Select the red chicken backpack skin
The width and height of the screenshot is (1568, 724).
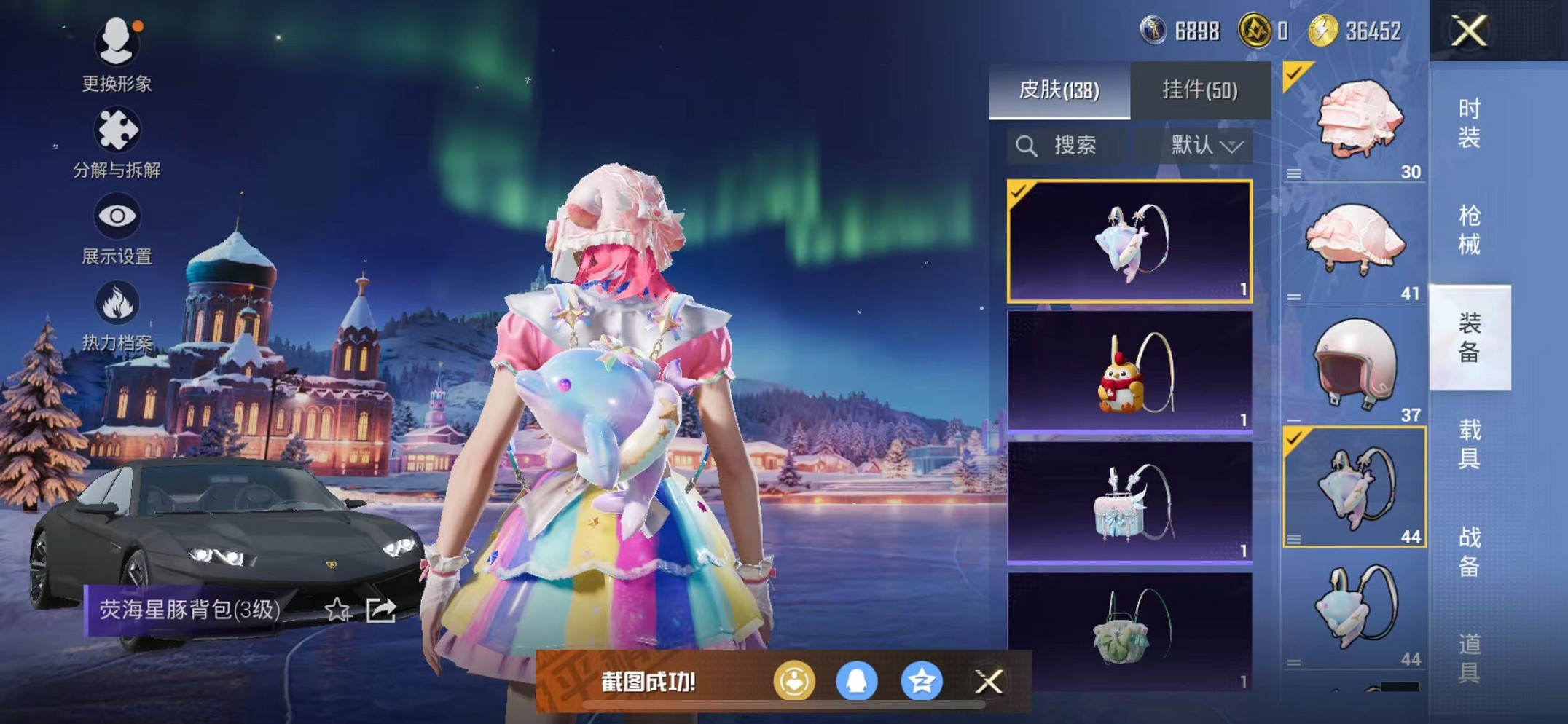click(1129, 371)
